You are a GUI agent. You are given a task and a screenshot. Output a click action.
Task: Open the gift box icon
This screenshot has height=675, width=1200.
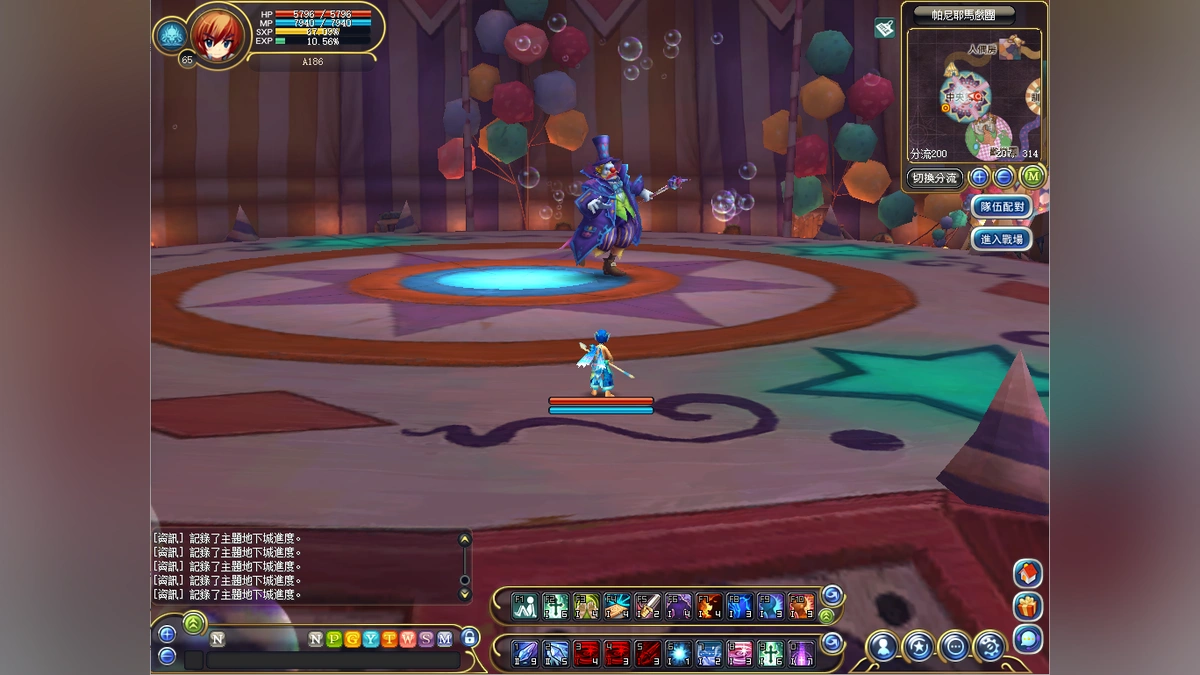[x=1027, y=606]
